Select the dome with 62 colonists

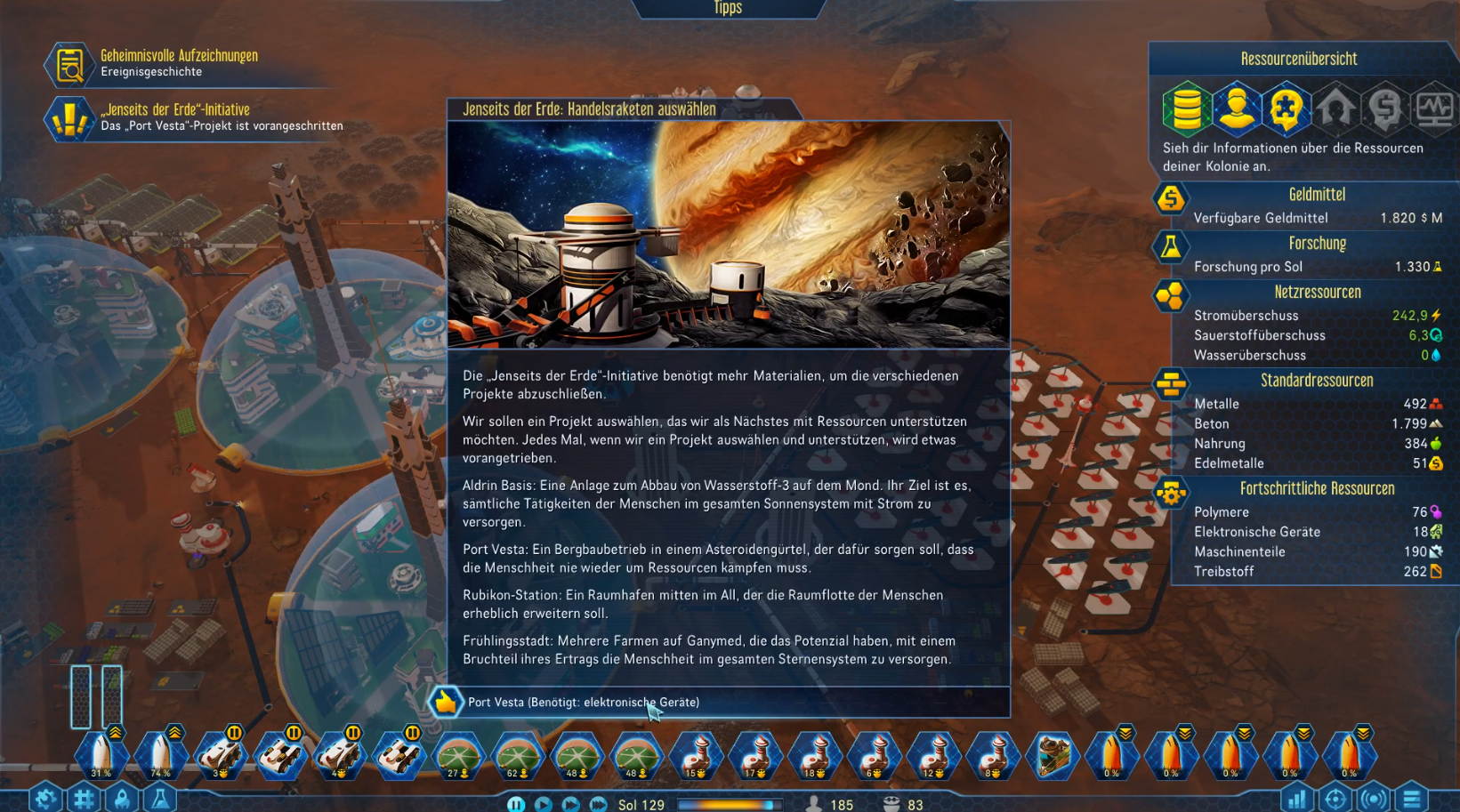point(519,754)
